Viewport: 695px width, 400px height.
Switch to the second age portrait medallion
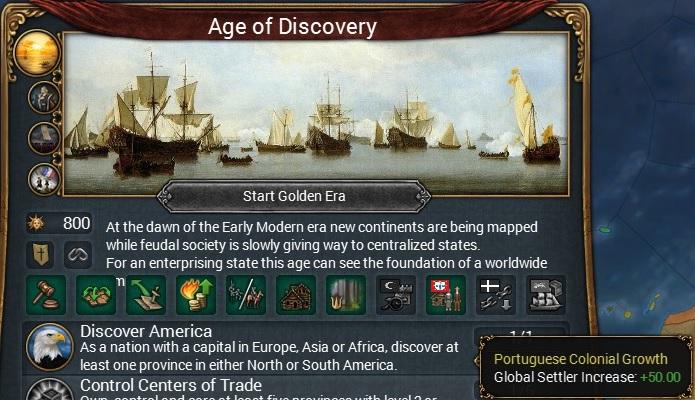coord(45,98)
